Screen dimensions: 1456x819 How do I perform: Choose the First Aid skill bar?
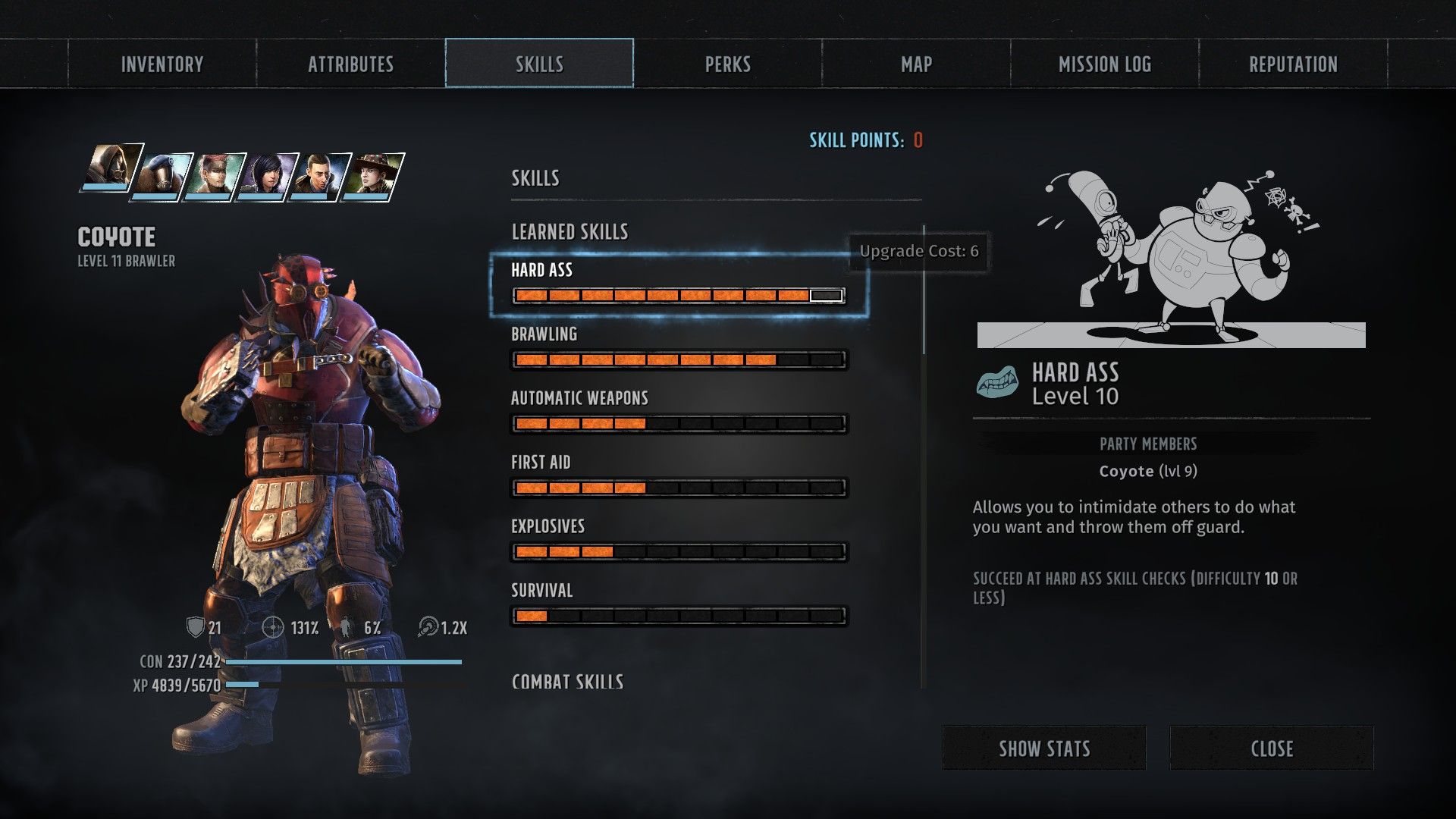tap(679, 488)
